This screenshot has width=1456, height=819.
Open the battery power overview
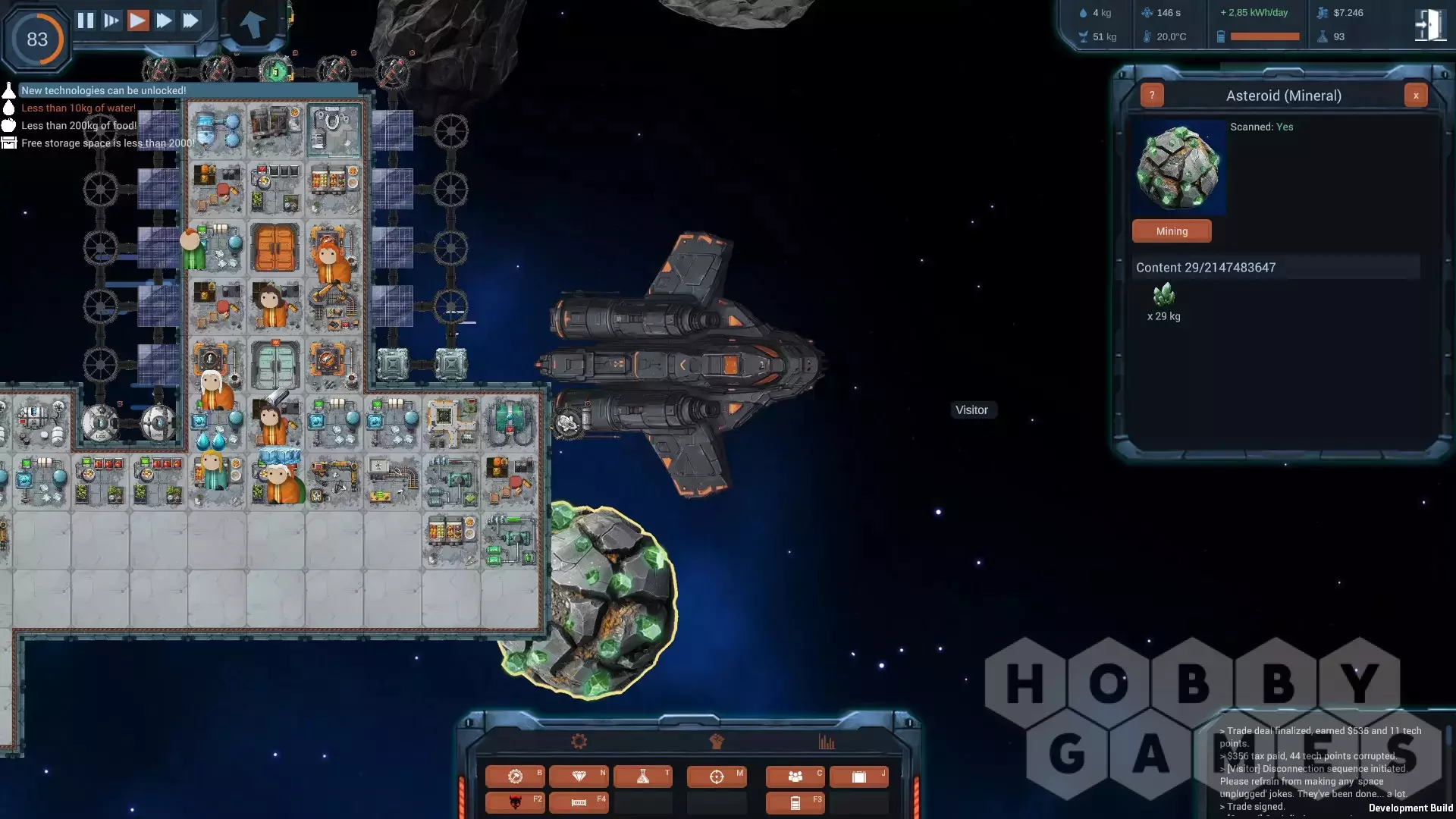[795, 803]
